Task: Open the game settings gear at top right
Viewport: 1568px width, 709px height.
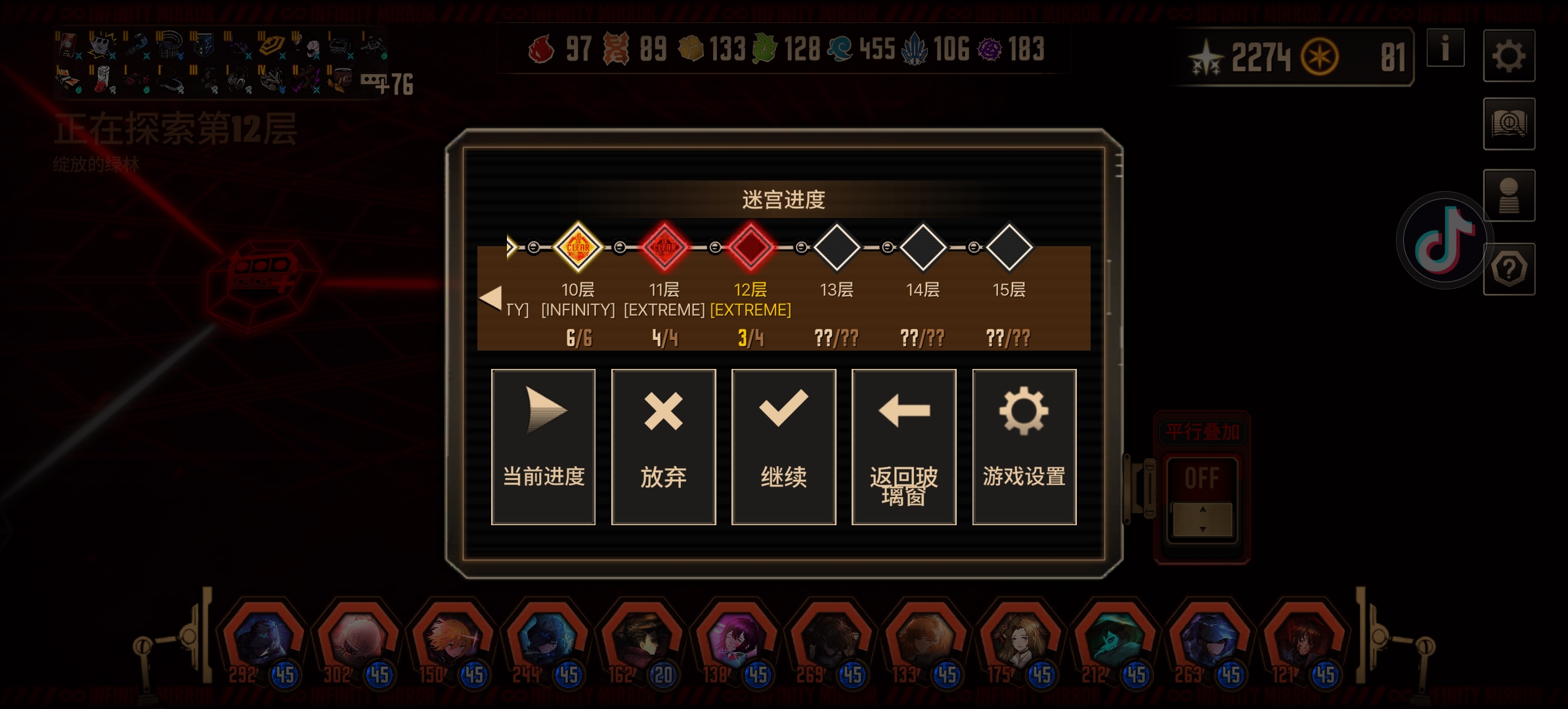Action: 1508,56
